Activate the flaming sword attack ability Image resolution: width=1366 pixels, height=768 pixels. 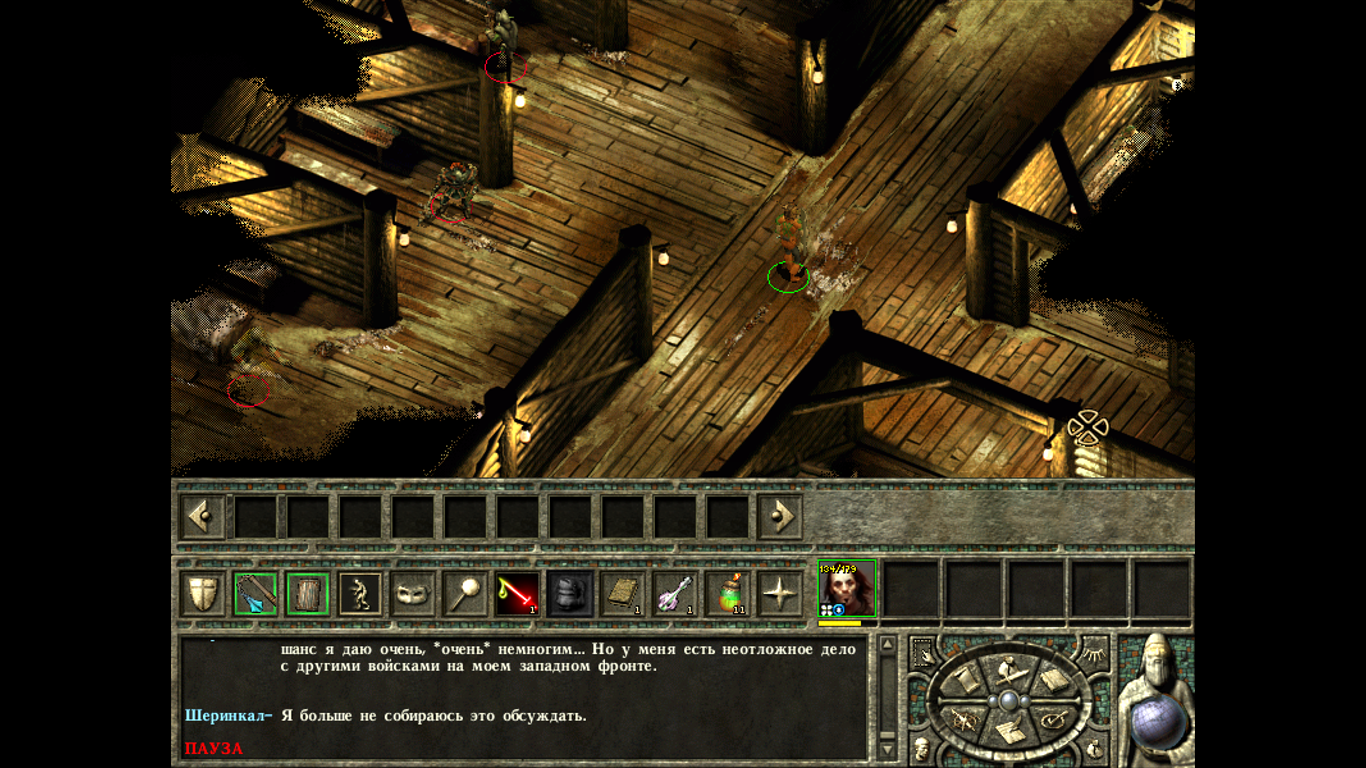516,595
